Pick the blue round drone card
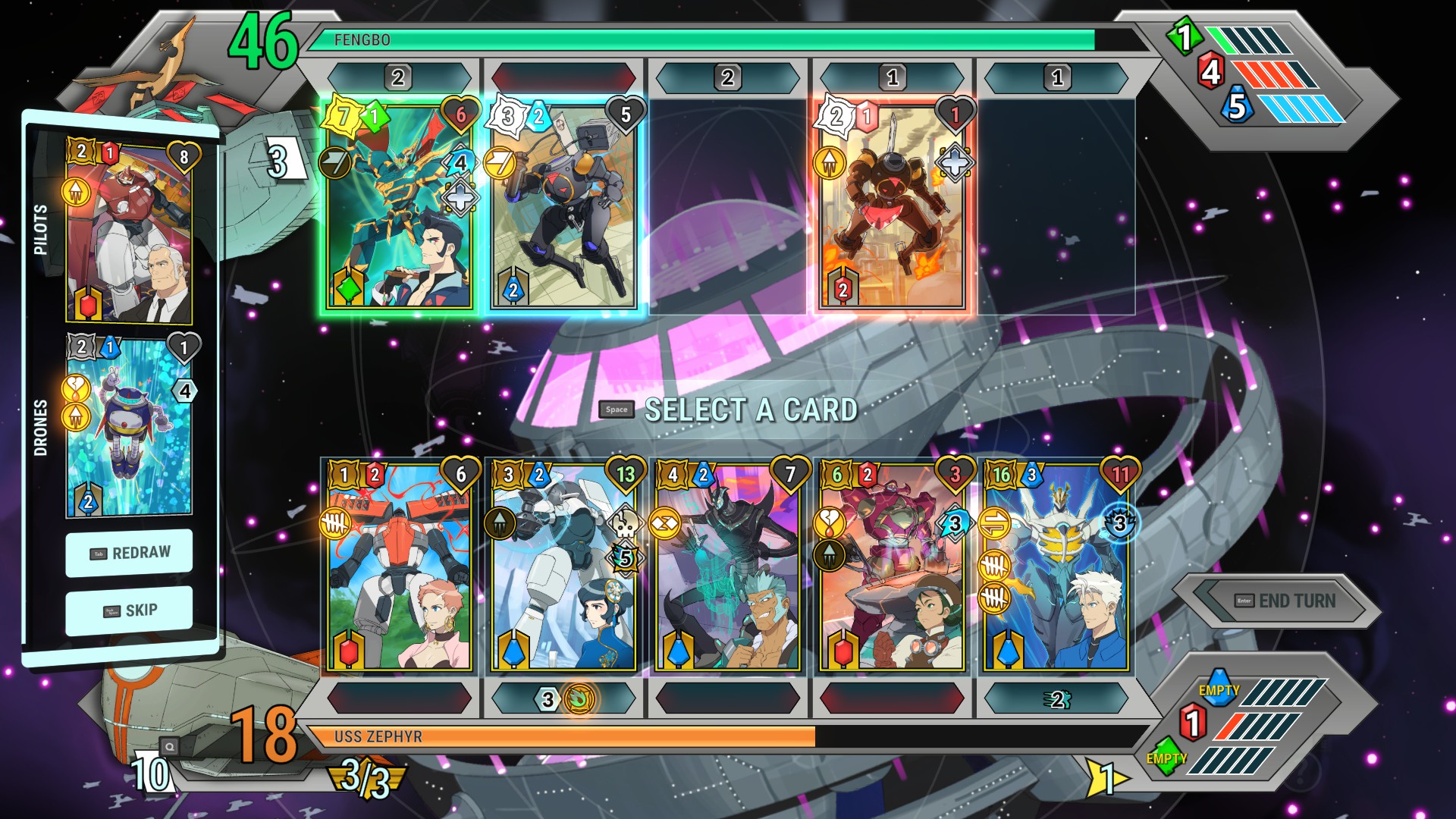The image size is (1456, 819). [x=129, y=428]
